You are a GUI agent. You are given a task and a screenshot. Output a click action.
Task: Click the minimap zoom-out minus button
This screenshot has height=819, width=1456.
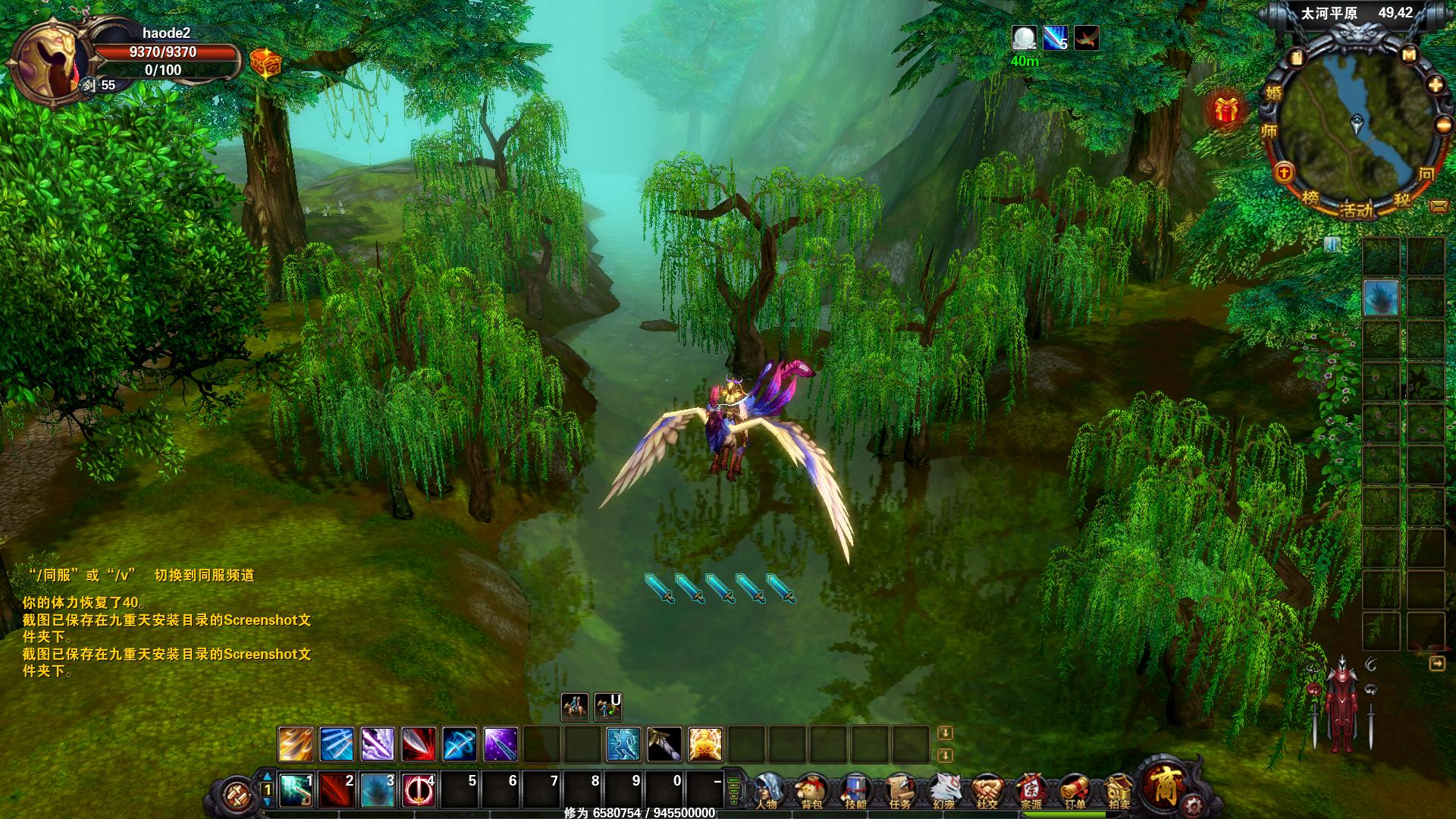(1442, 125)
